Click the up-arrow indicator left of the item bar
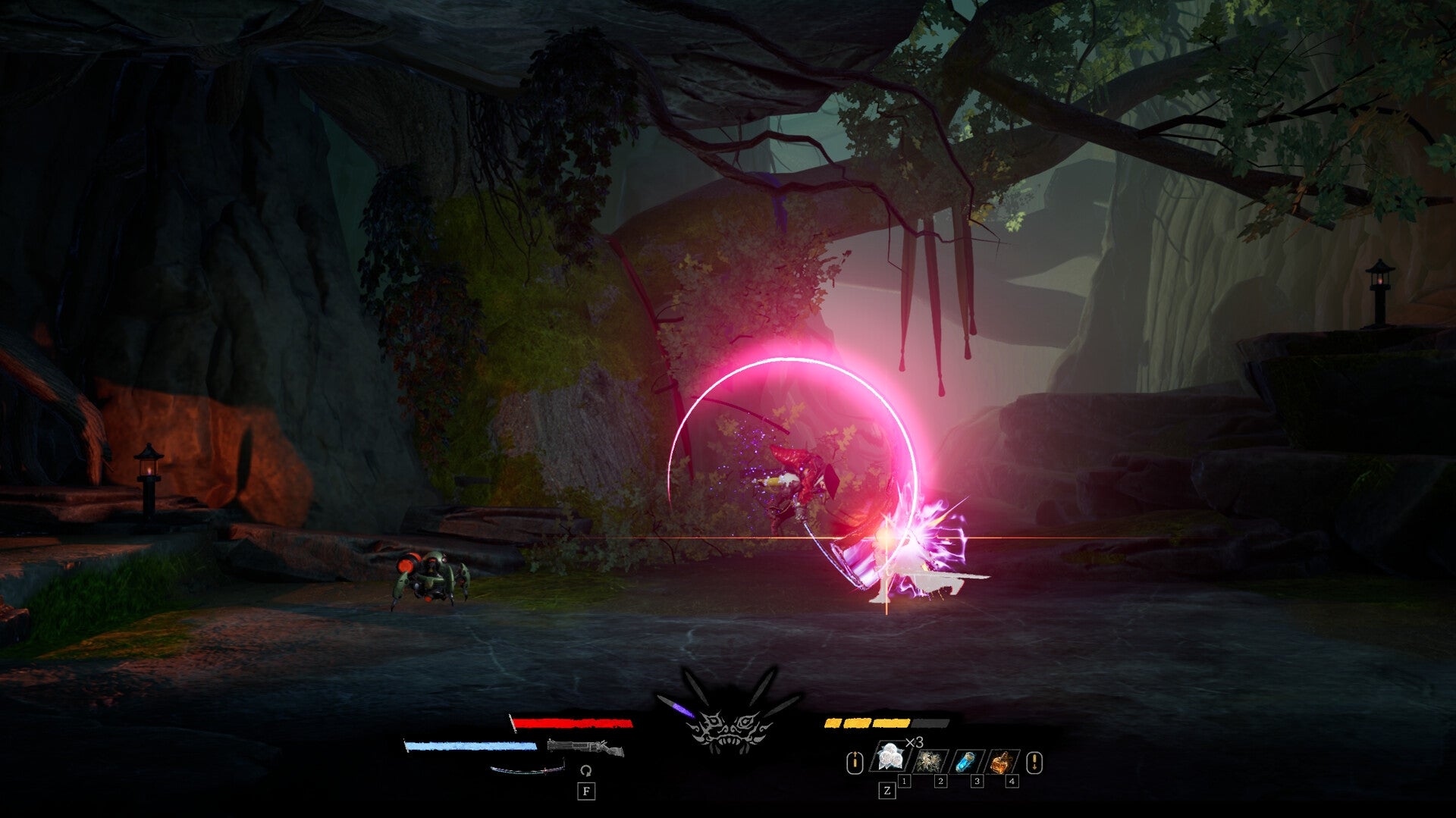The image size is (1456, 818). [855, 762]
